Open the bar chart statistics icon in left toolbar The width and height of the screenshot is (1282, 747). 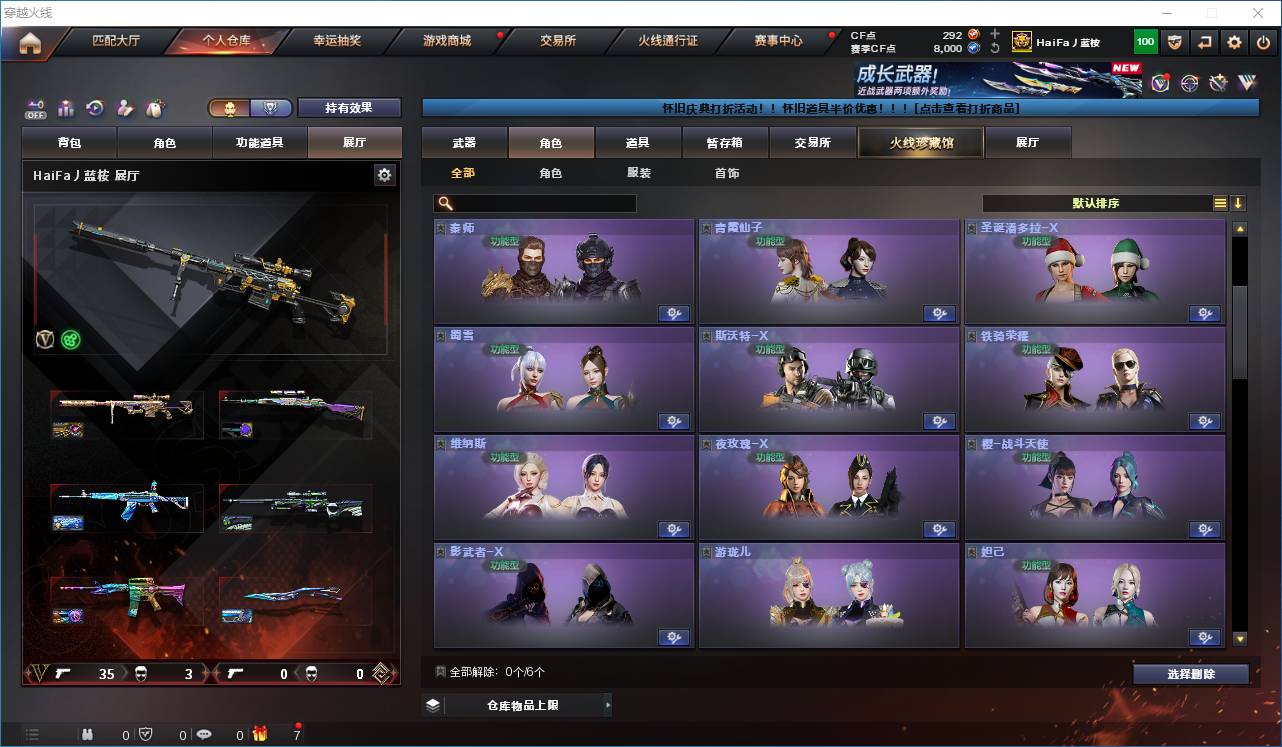[x=66, y=107]
